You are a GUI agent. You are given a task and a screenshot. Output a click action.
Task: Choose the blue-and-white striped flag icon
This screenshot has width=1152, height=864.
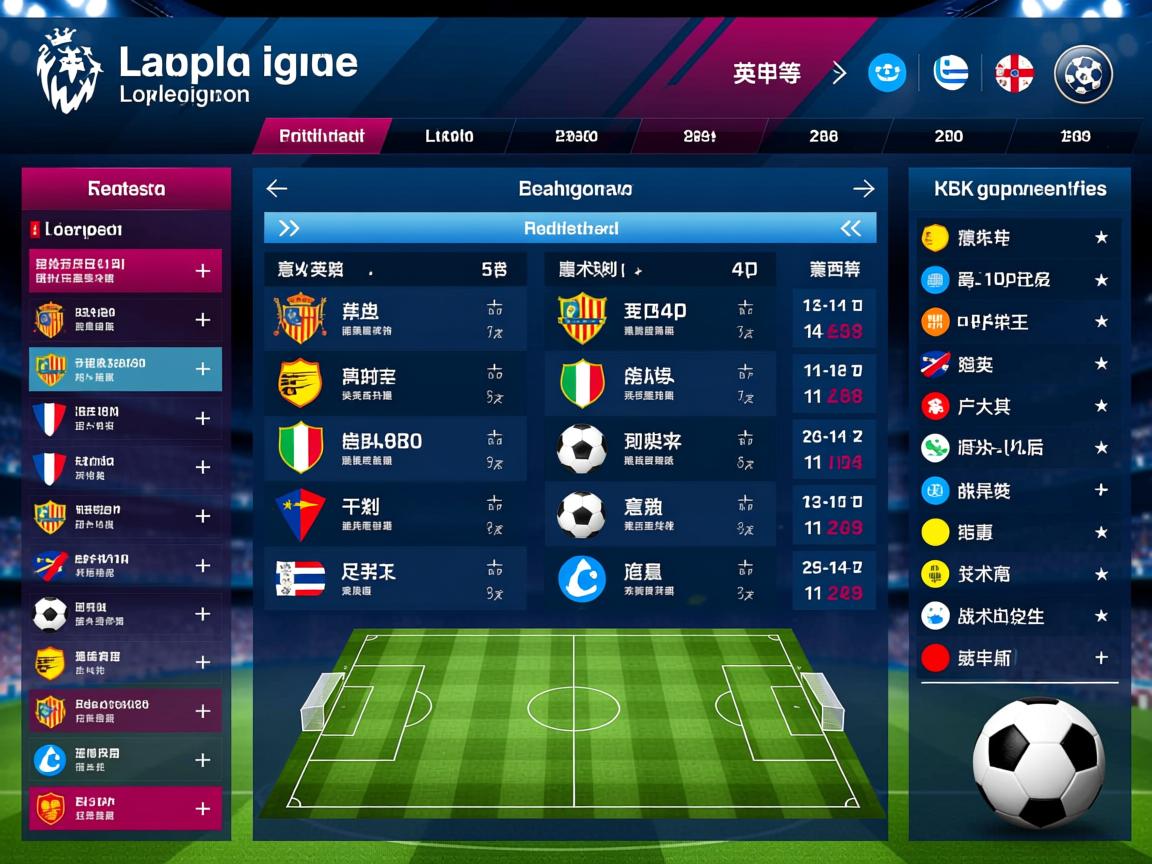tap(951, 73)
